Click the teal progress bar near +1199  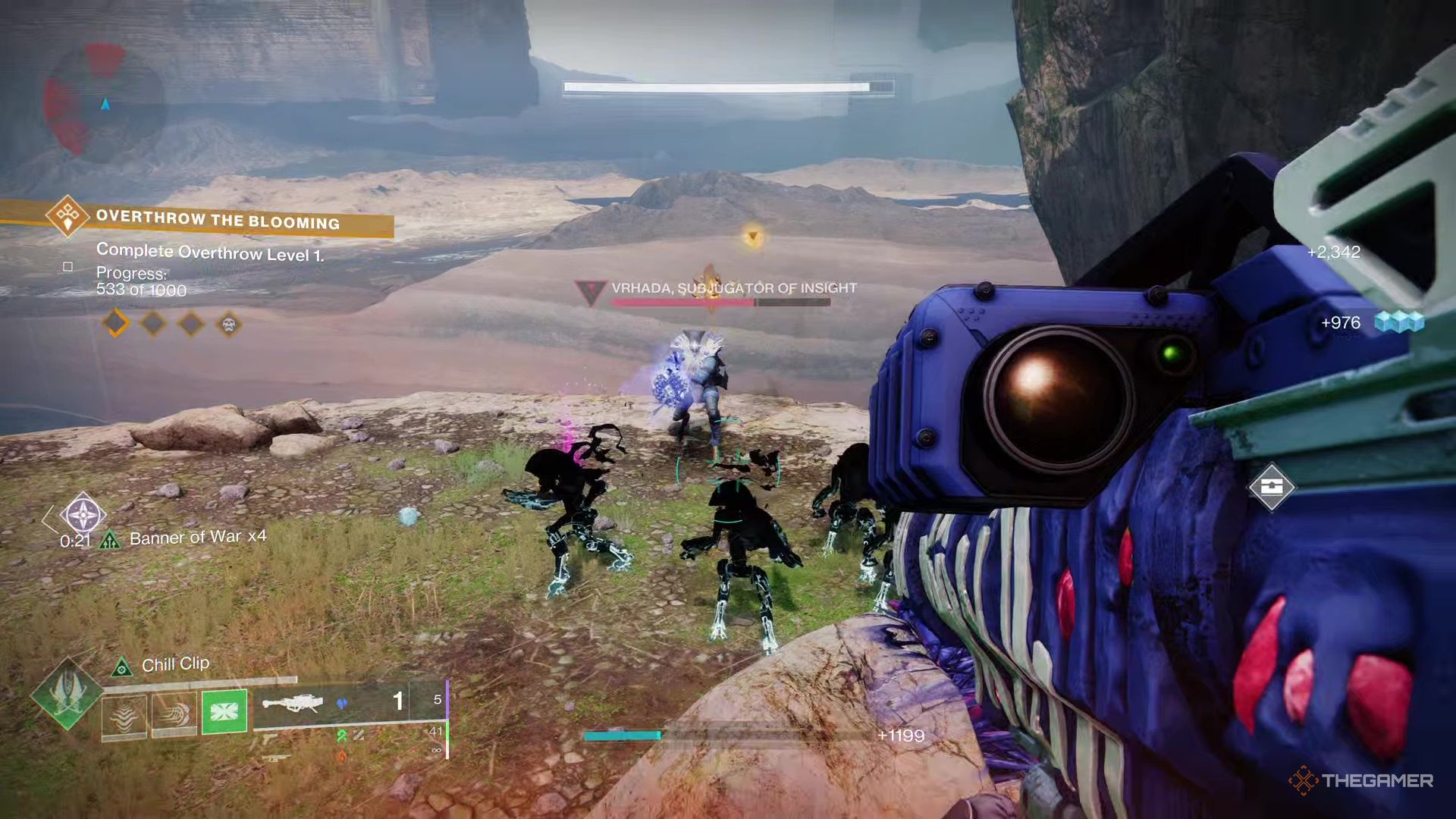[x=622, y=734]
